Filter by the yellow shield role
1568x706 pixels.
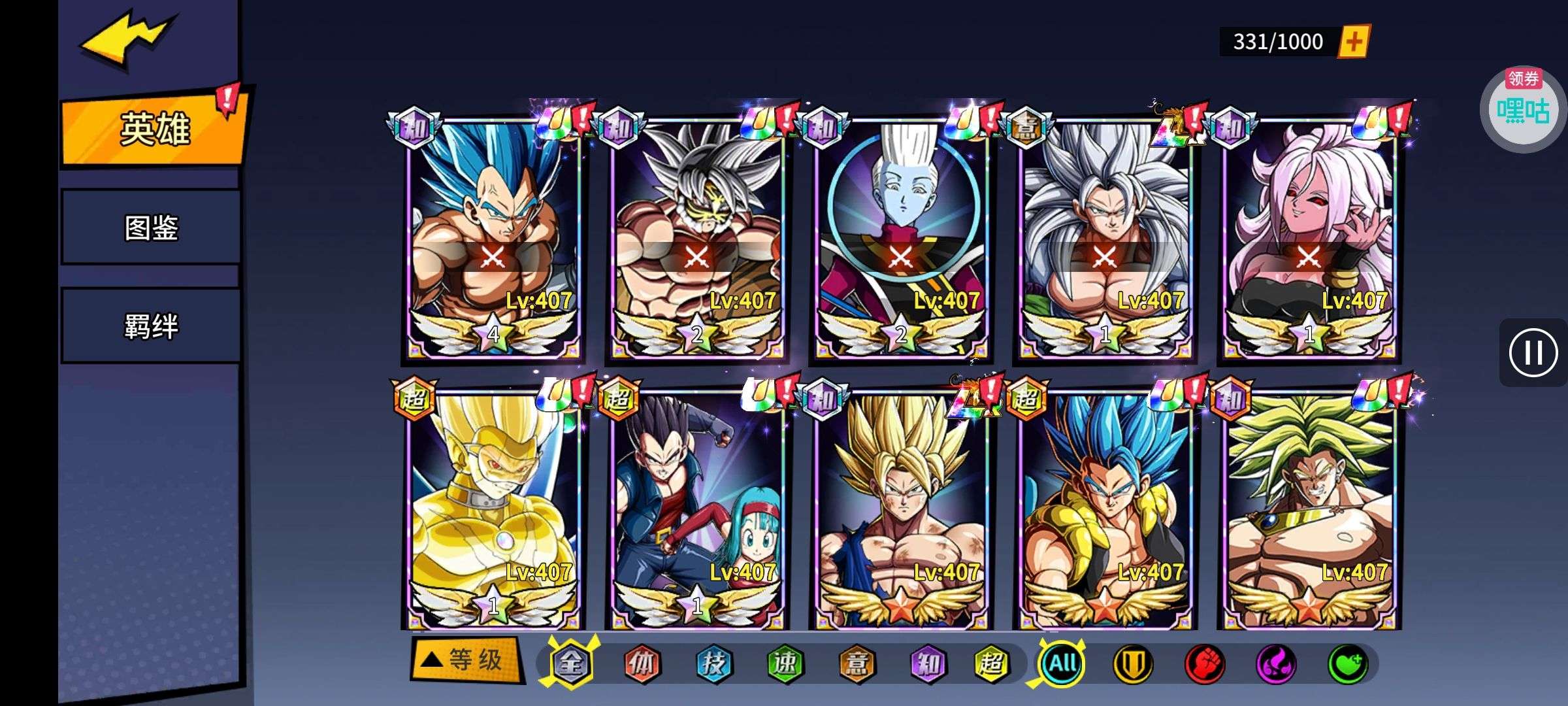(x=1133, y=664)
